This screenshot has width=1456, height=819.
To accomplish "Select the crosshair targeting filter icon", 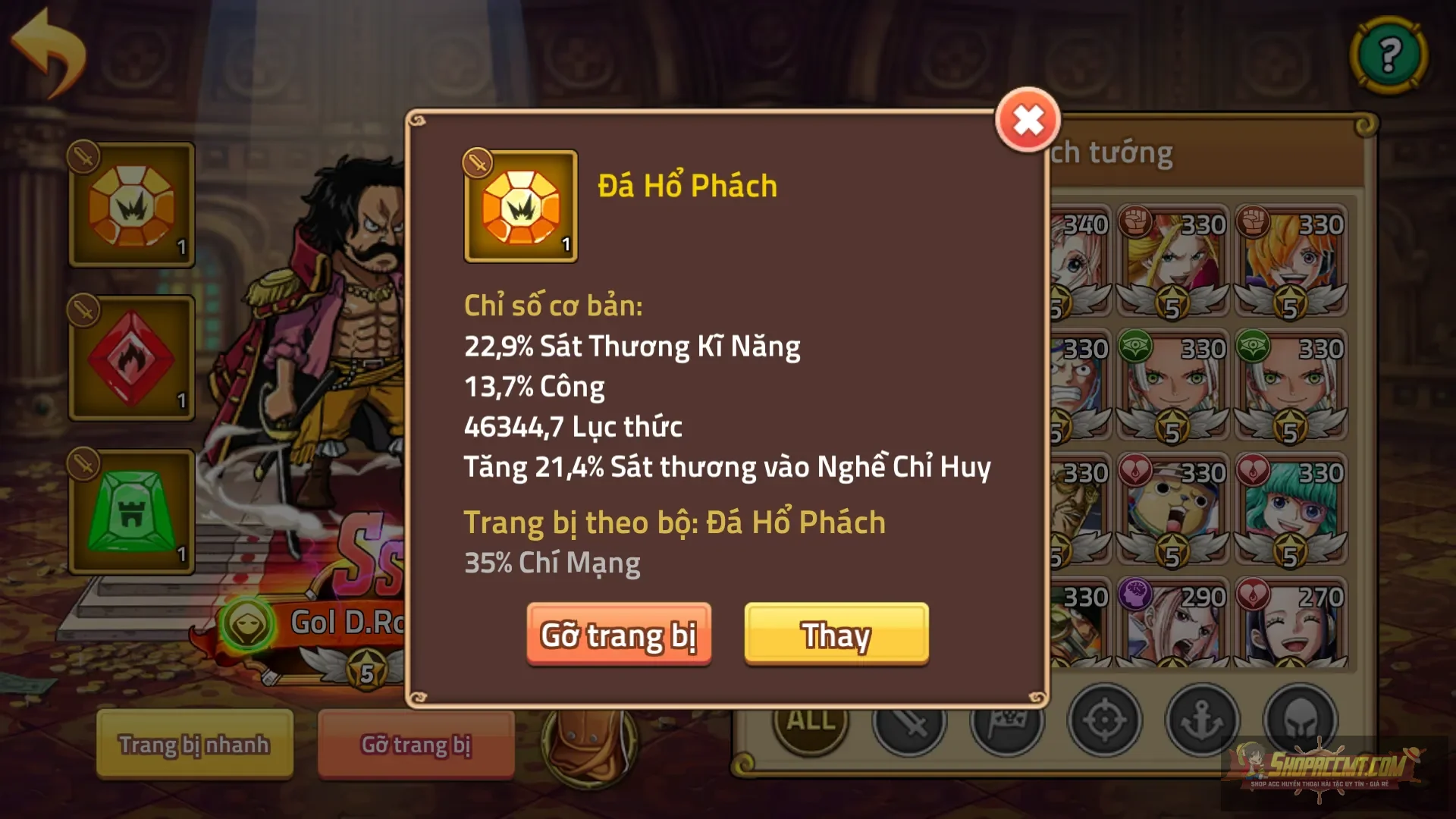I will 1106,720.
